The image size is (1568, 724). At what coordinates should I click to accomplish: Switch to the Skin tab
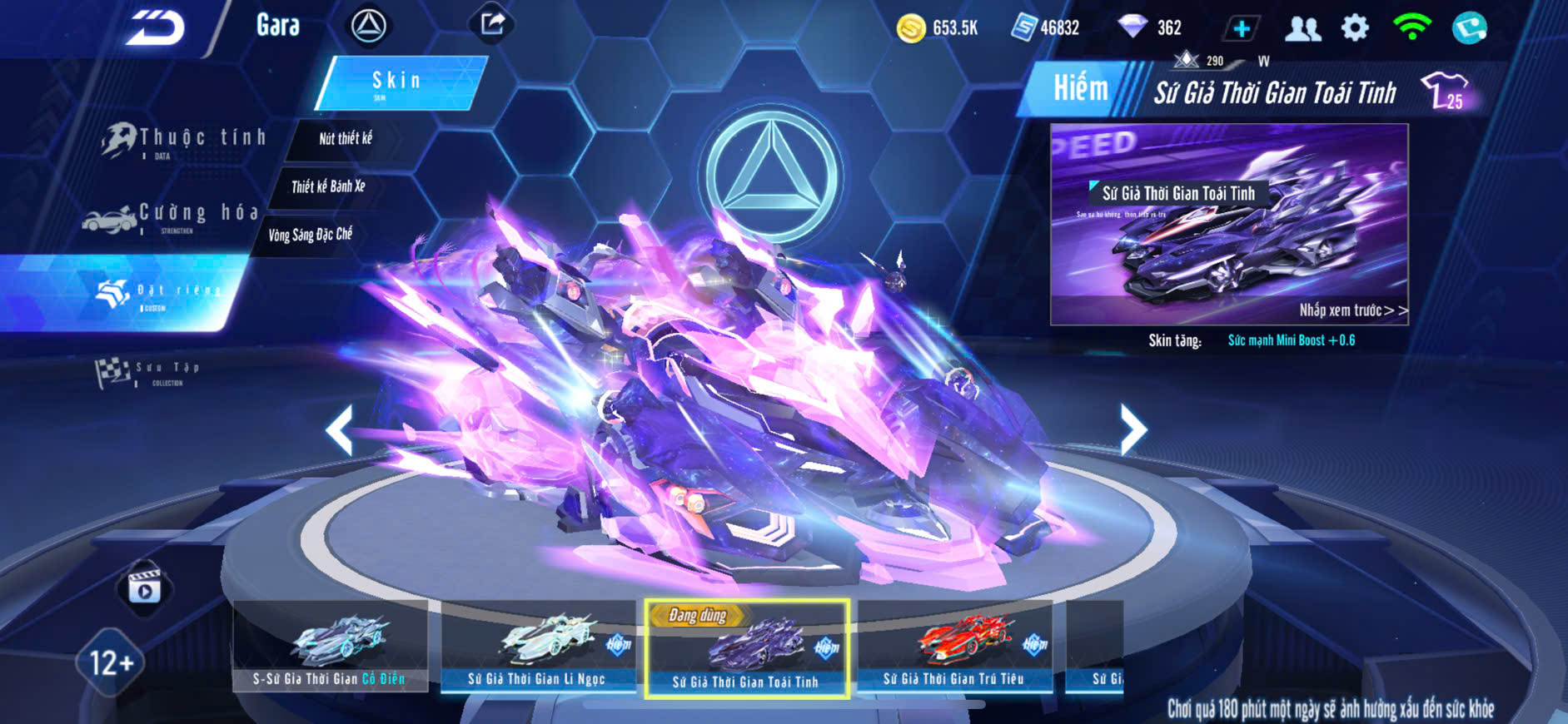[x=398, y=82]
